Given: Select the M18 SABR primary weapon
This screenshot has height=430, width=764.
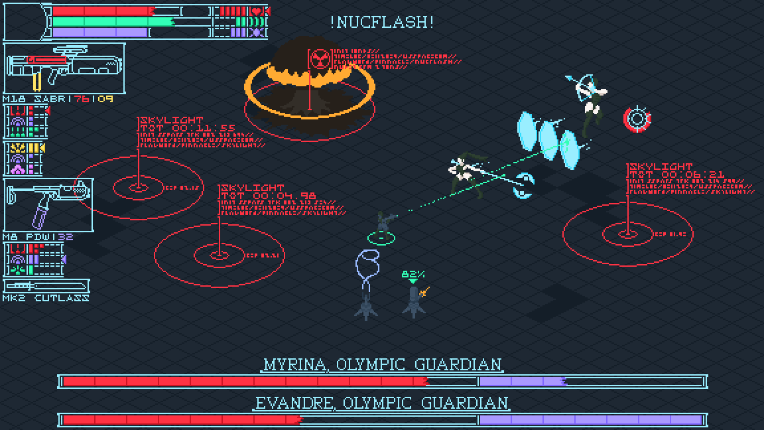Looking at the screenshot, I should (50, 68).
